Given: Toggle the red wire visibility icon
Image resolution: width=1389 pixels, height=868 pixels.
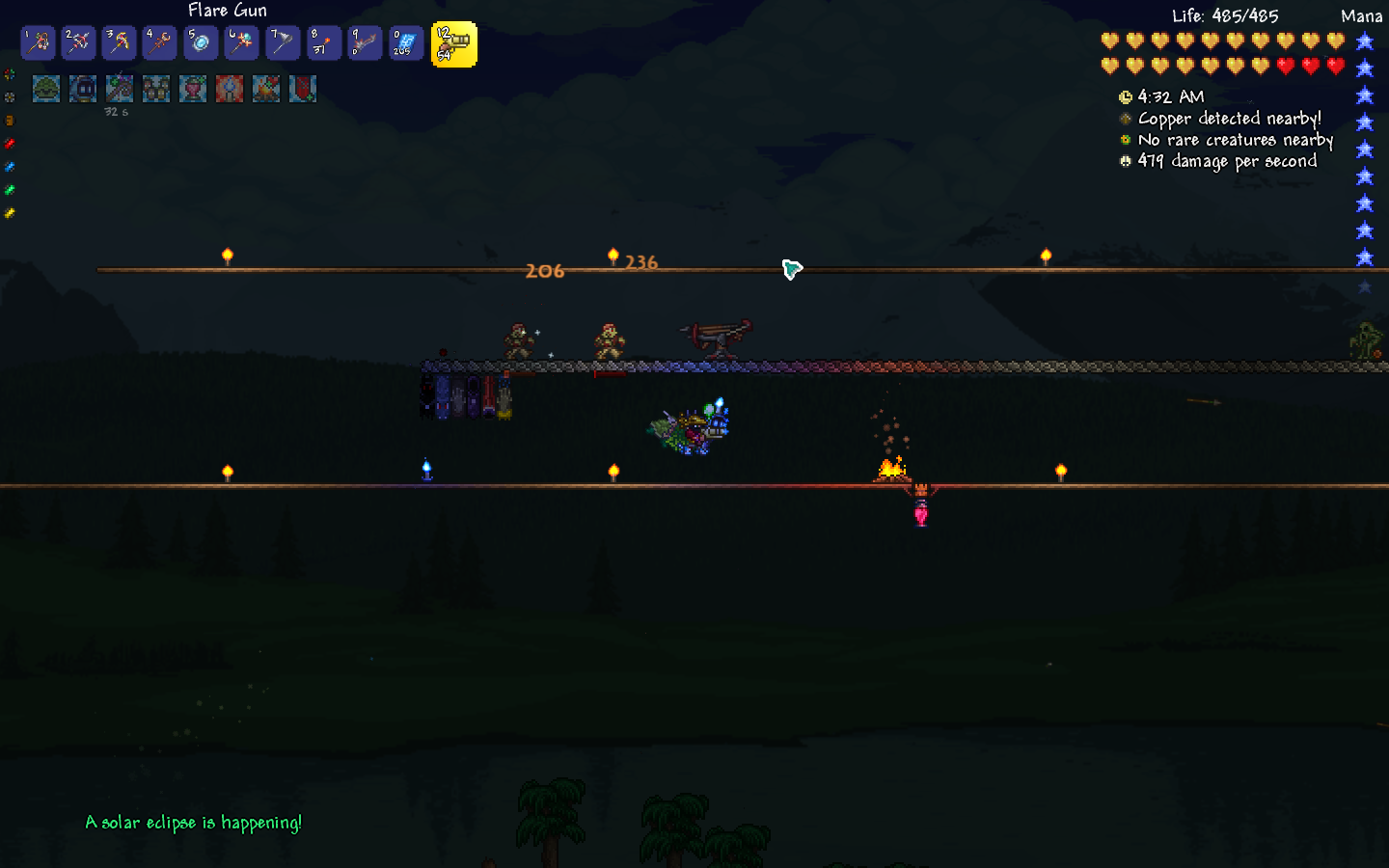Looking at the screenshot, I should [x=10, y=144].
